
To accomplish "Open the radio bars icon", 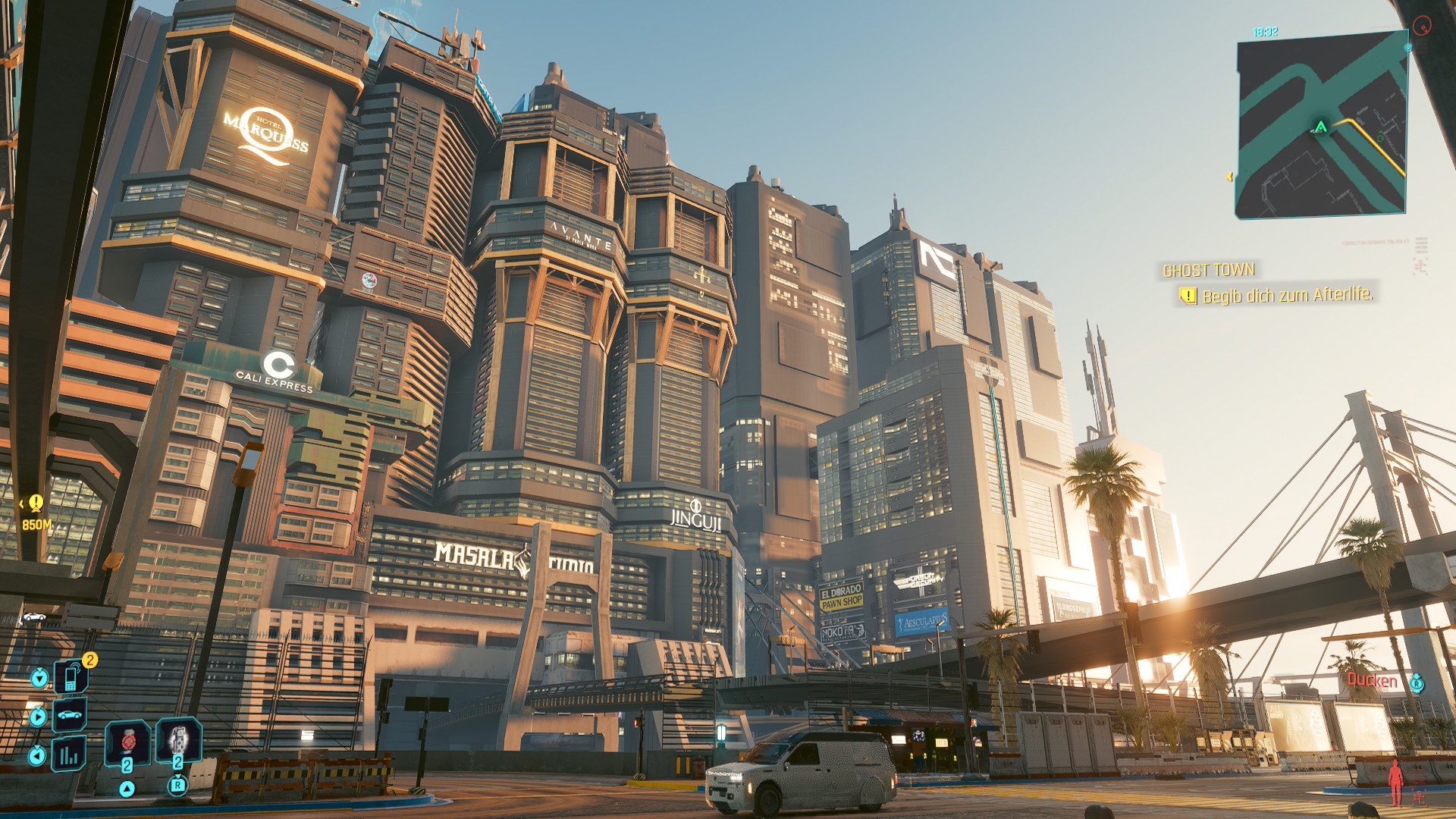I will tap(69, 755).
